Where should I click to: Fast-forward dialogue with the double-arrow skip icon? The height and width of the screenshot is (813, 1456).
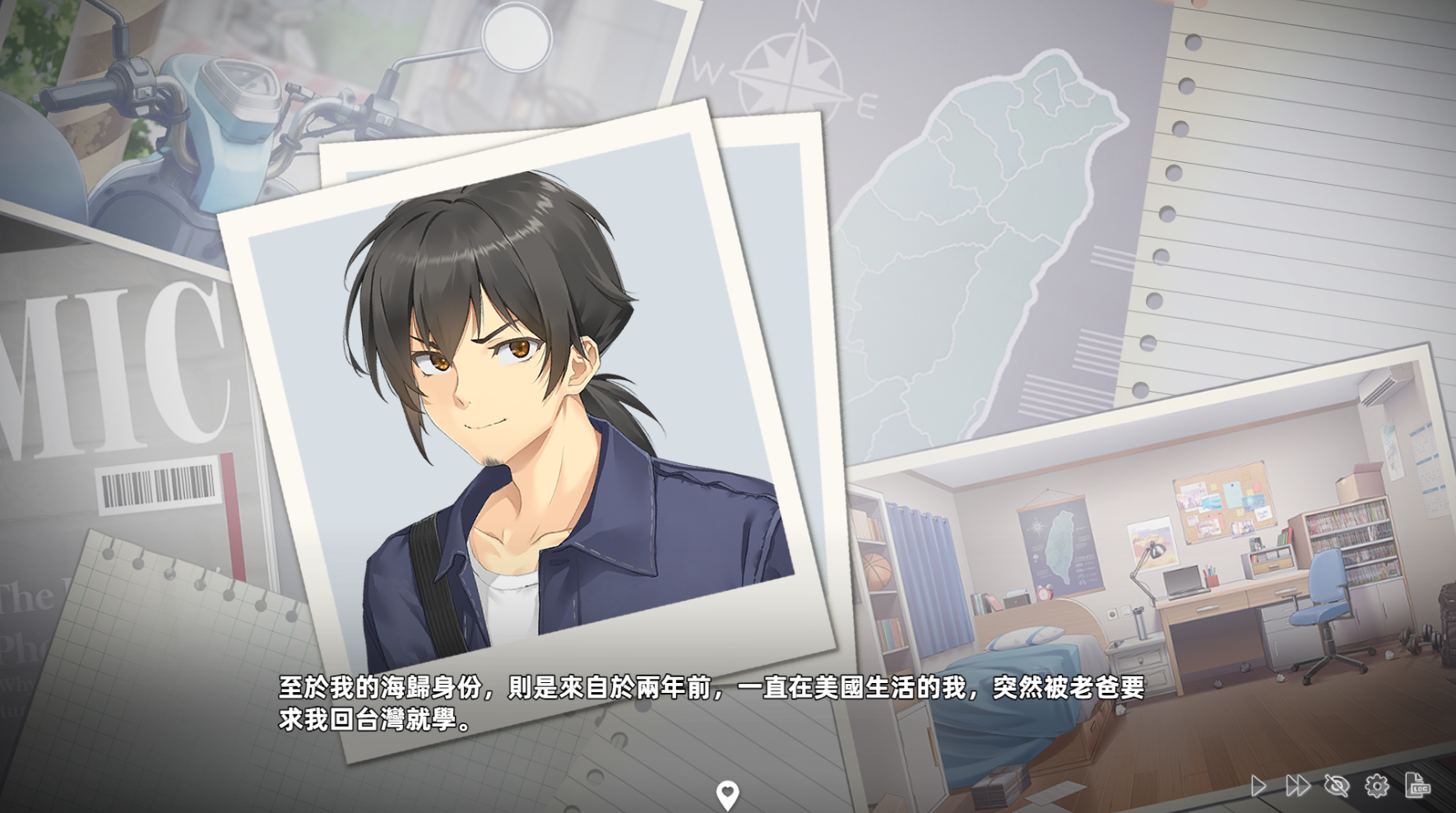[x=1297, y=786]
